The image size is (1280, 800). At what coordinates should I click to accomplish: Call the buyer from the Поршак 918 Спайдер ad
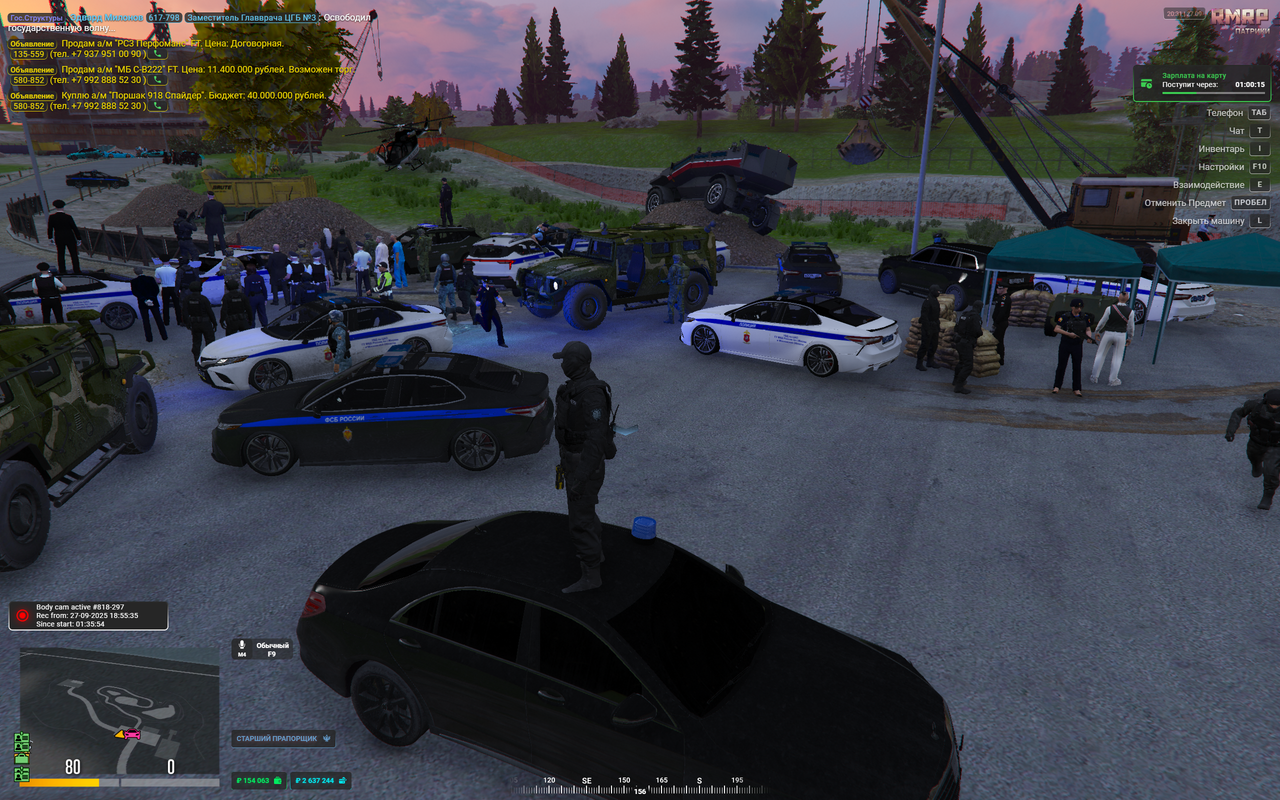(x=157, y=106)
